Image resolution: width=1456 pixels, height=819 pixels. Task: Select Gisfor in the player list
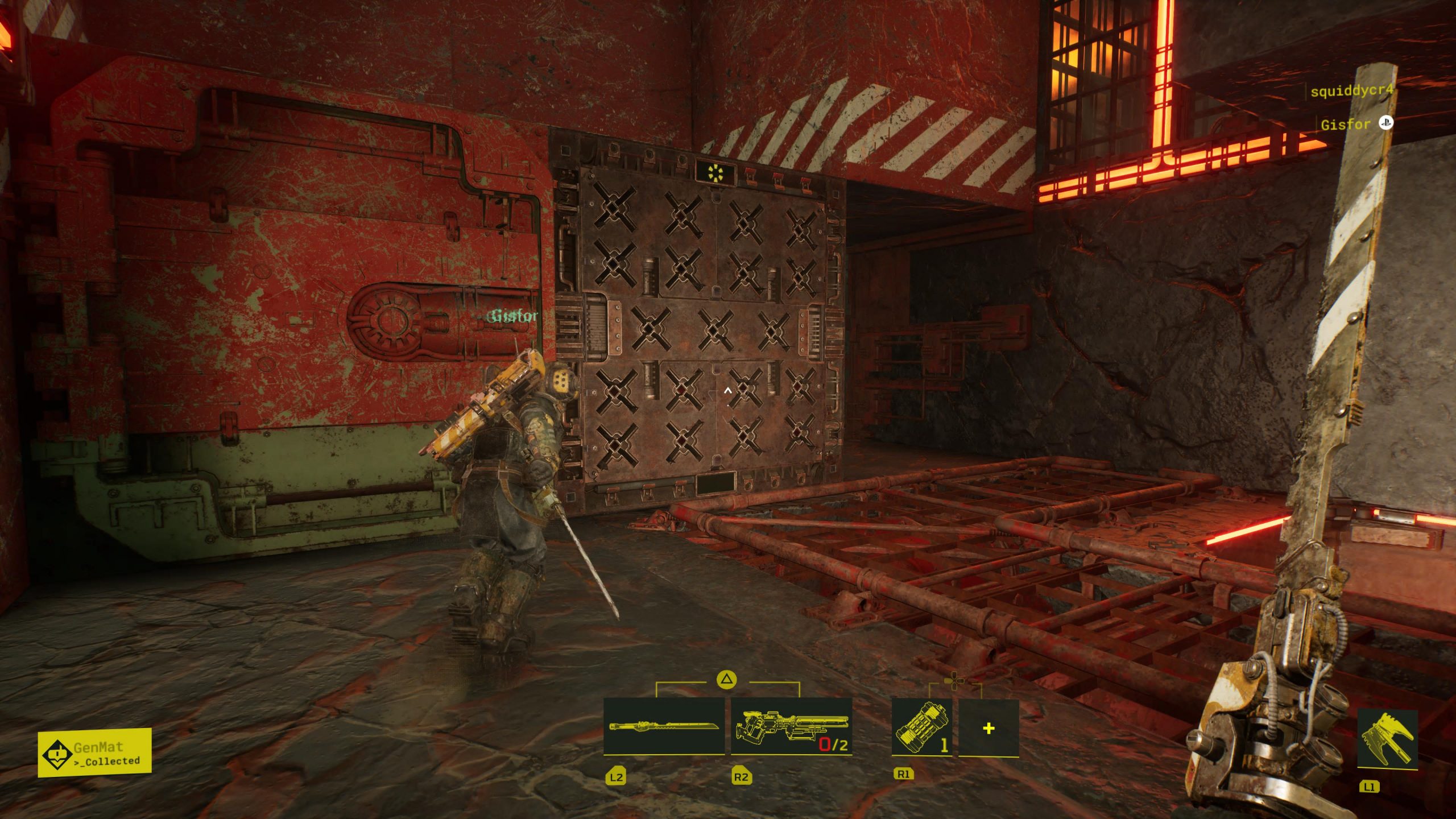tap(1346, 125)
